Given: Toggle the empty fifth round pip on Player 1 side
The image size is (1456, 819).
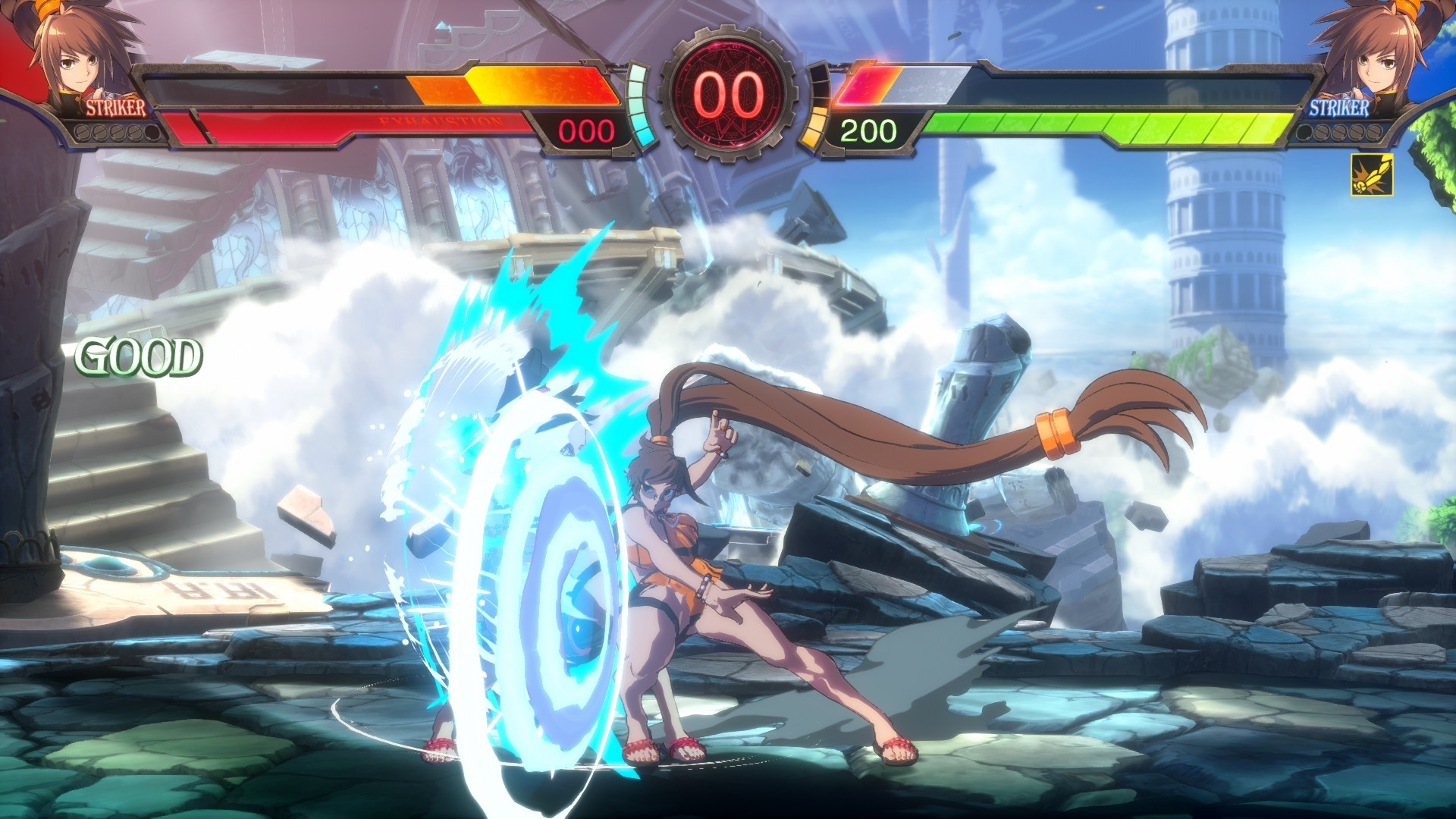Looking at the screenshot, I should click(152, 133).
